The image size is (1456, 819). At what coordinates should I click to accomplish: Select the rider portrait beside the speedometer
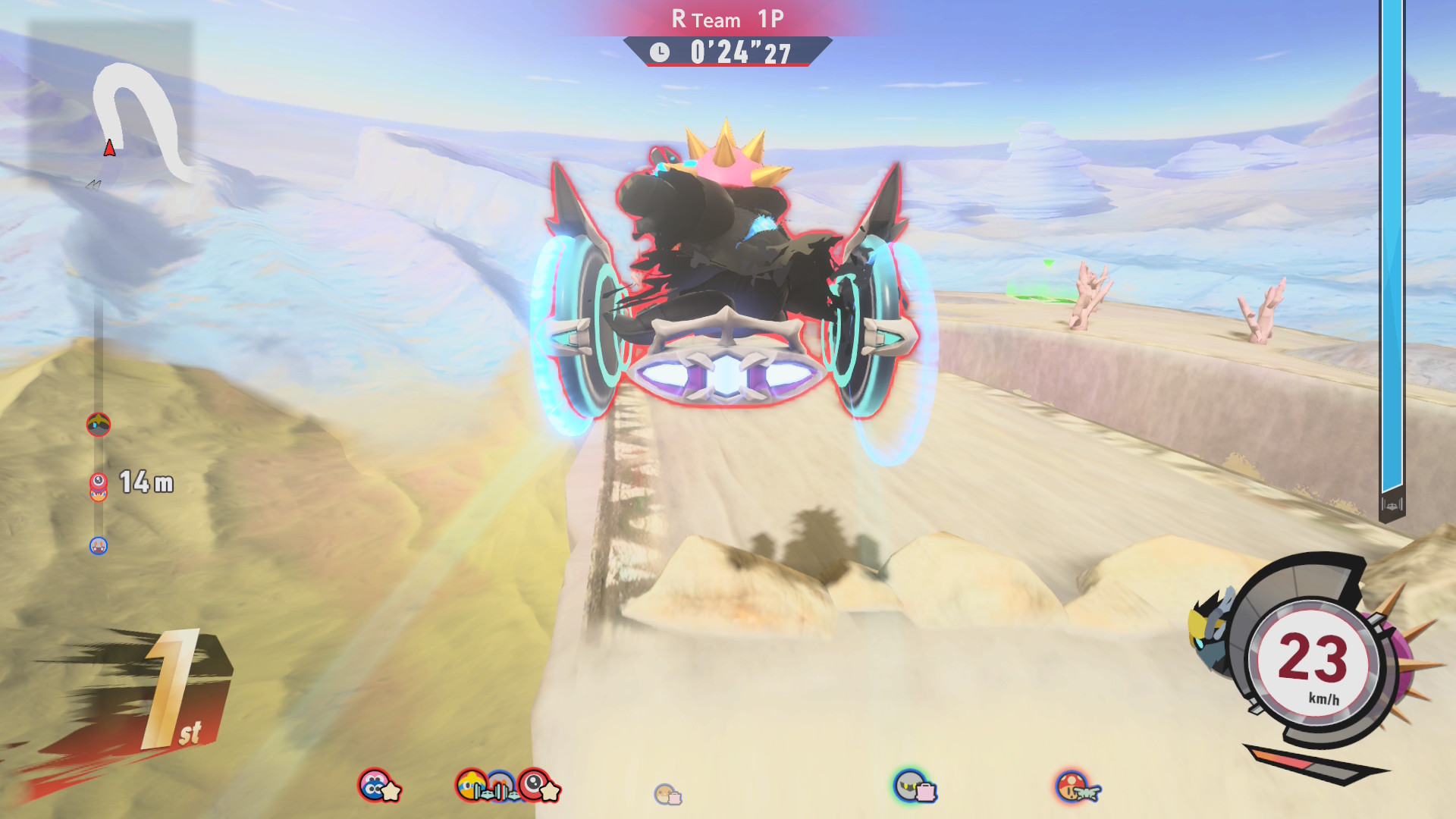click(x=1211, y=629)
